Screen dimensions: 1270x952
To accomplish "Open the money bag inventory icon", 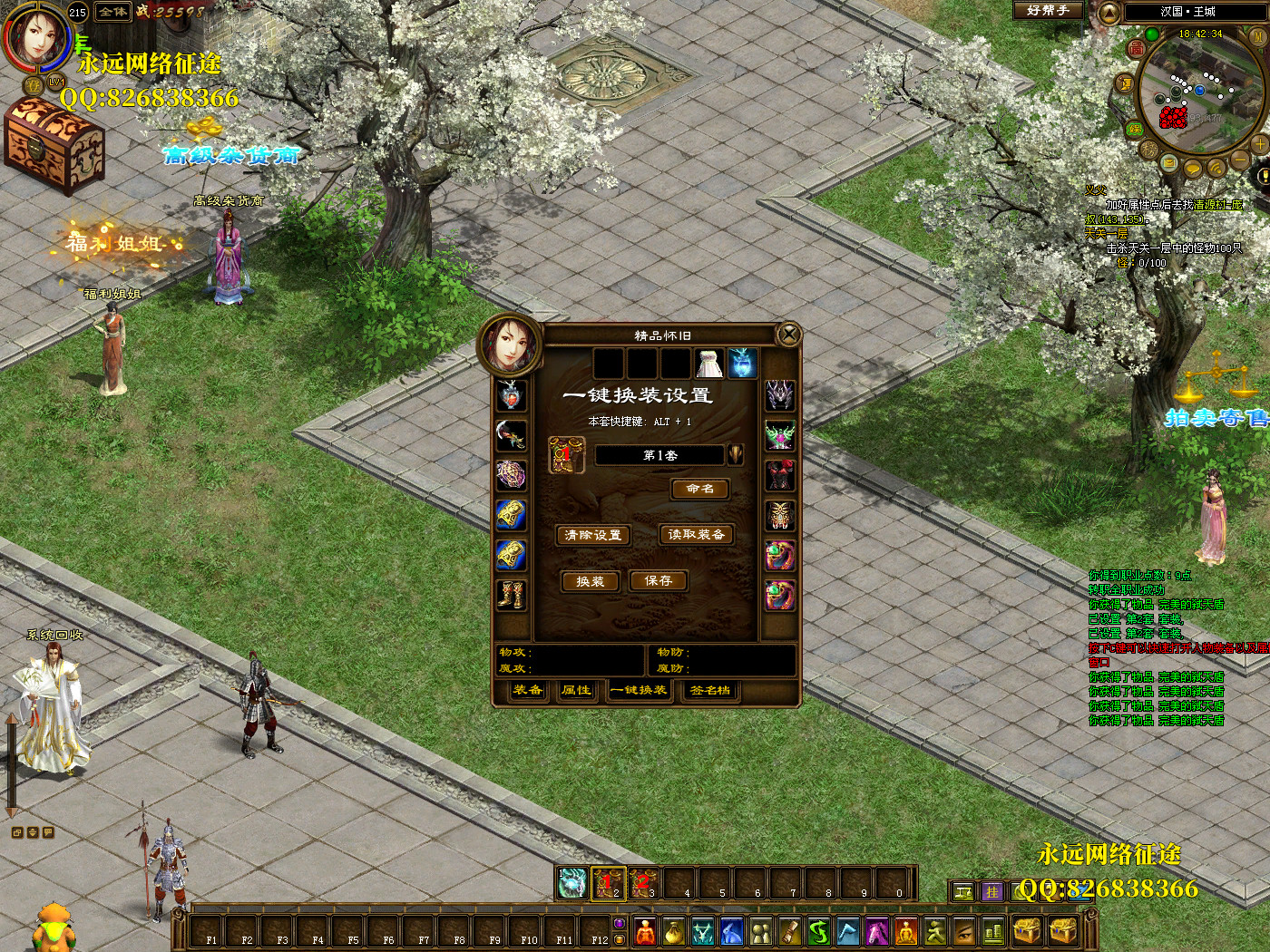I will click(673, 931).
